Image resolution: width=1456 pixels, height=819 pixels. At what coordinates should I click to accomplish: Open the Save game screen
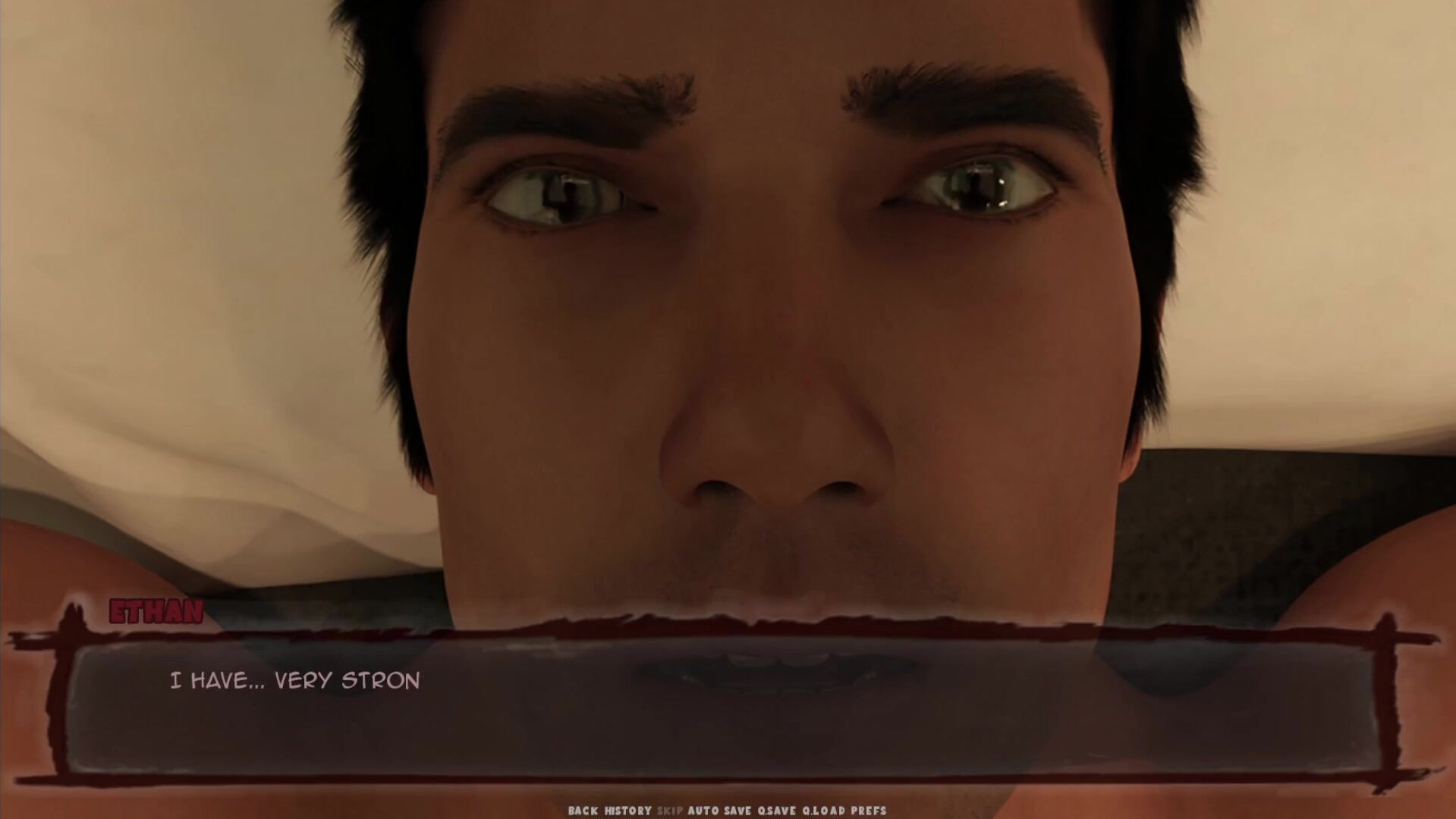tap(736, 811)
